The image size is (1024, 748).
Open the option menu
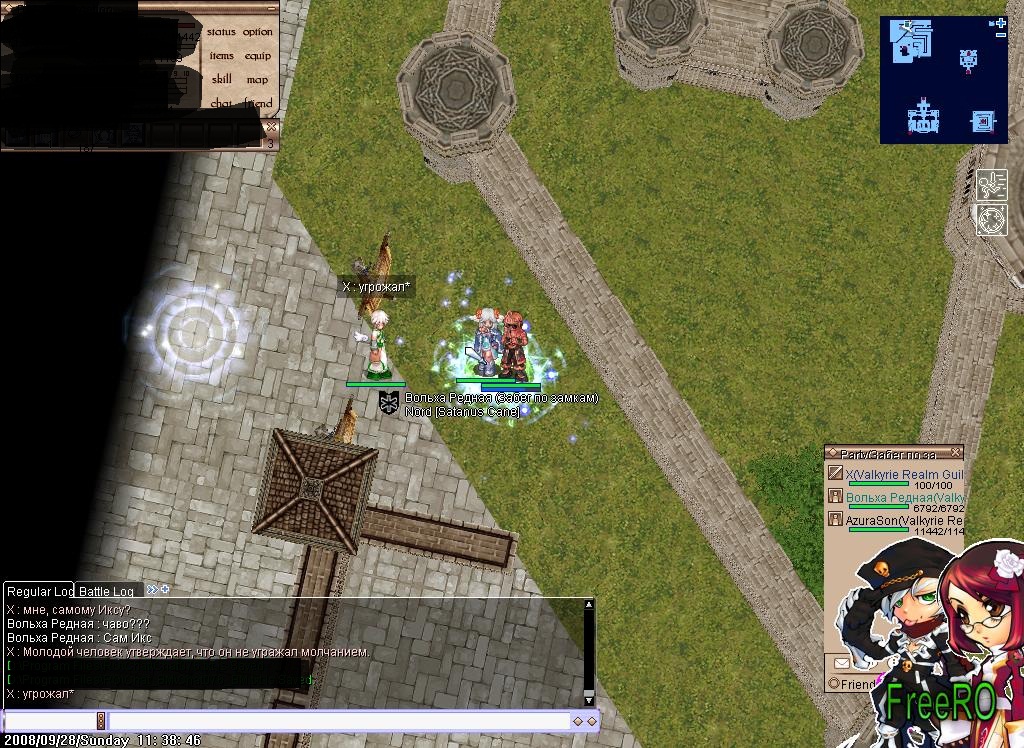pos(258,32)
